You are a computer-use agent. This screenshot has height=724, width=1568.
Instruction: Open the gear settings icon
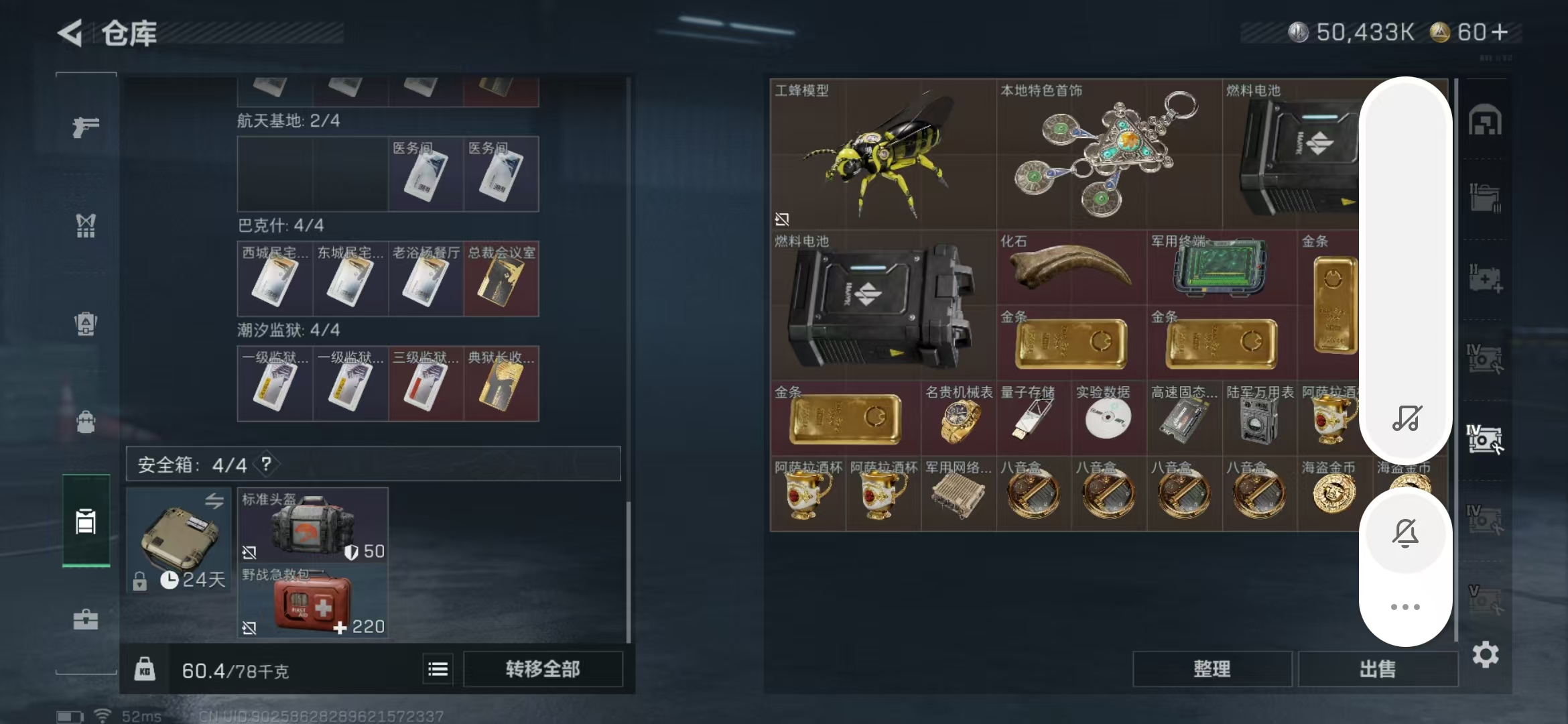pos(1486,654)
